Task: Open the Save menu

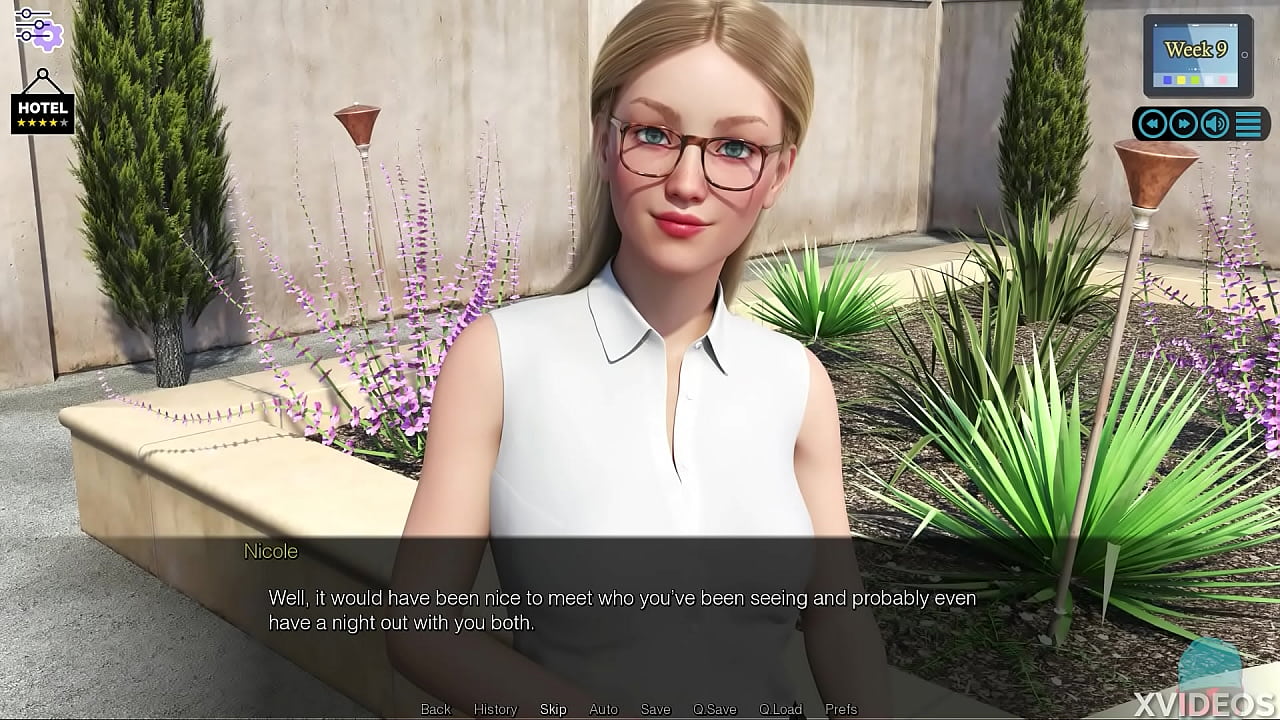Action: (655, 709)
